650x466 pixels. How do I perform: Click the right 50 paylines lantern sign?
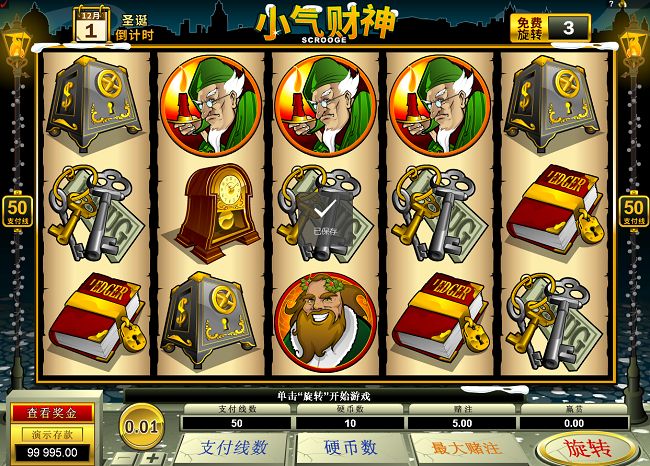coord(632,212)
